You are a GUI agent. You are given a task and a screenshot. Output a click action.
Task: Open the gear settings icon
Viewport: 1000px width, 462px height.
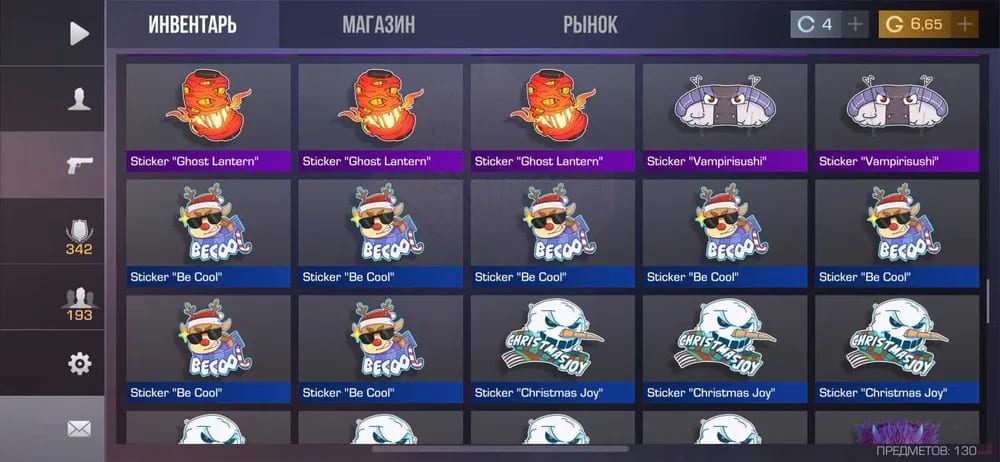point(79,363)
